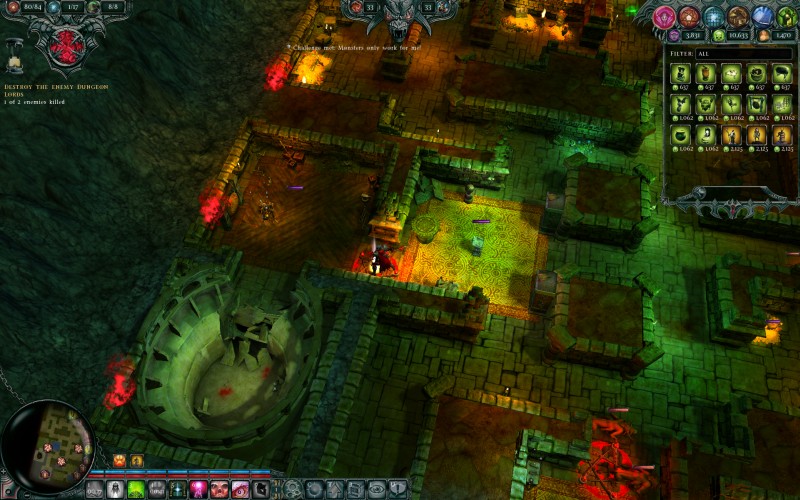Activate the white ghost figure ability
This screenshot has width=800, height=500.
(x=115, y=489)
